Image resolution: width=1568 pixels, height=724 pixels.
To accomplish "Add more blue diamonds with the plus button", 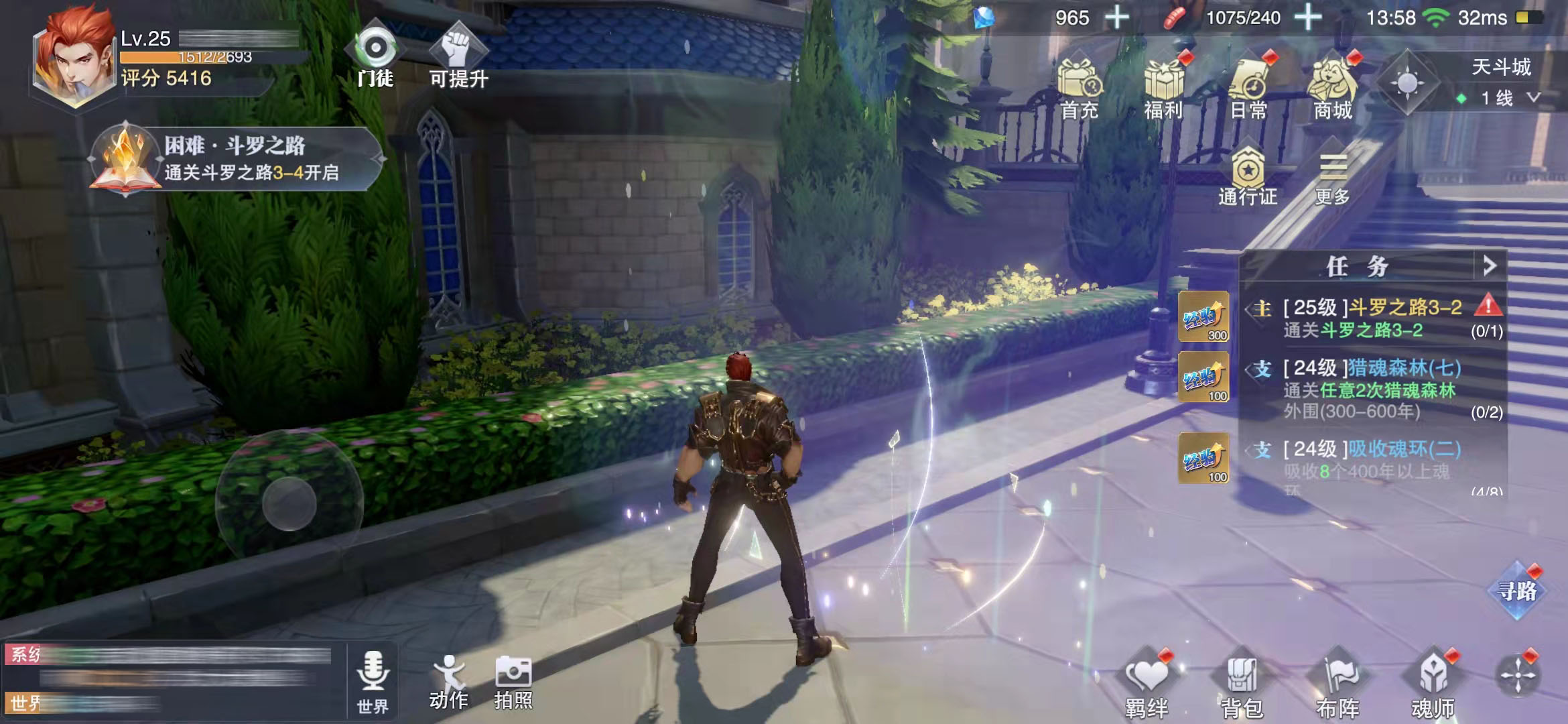I will pos(1116,17).
